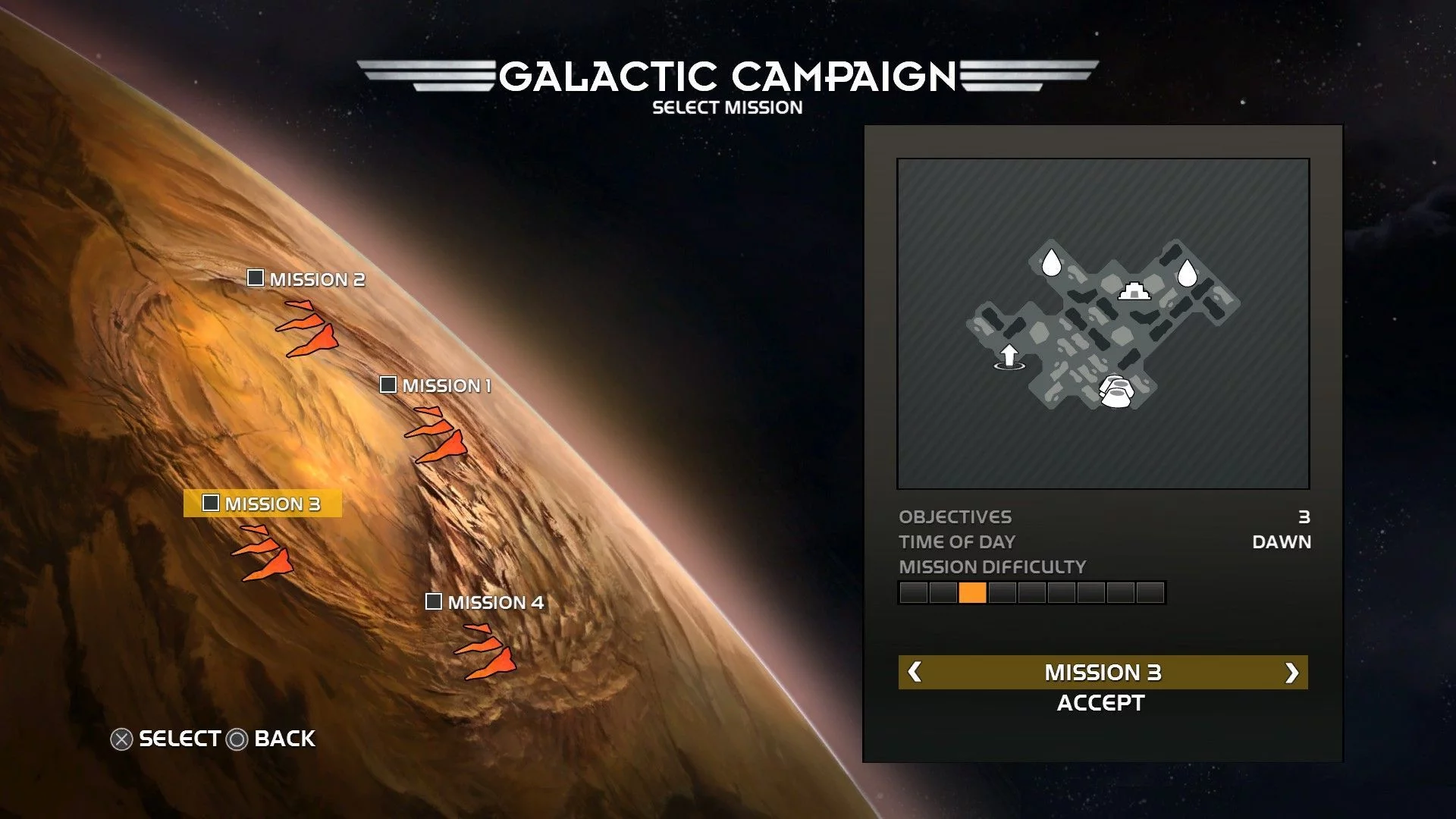This screenshot has height=819, width=1456.
Task: Go to the previous mission with left arrow
Action: [915, 672]
